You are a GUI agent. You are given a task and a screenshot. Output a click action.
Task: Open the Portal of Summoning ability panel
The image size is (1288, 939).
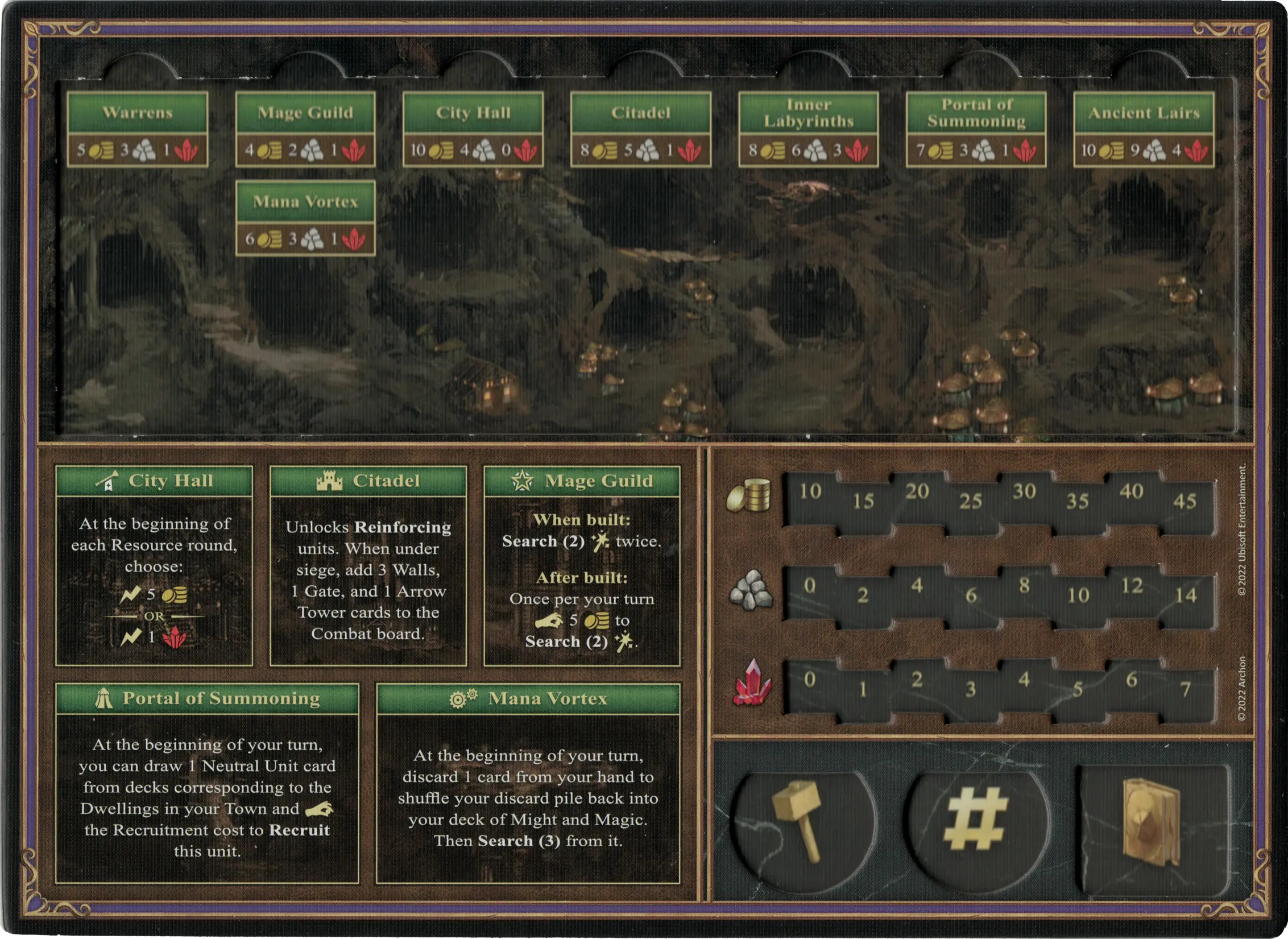point(207,783)
